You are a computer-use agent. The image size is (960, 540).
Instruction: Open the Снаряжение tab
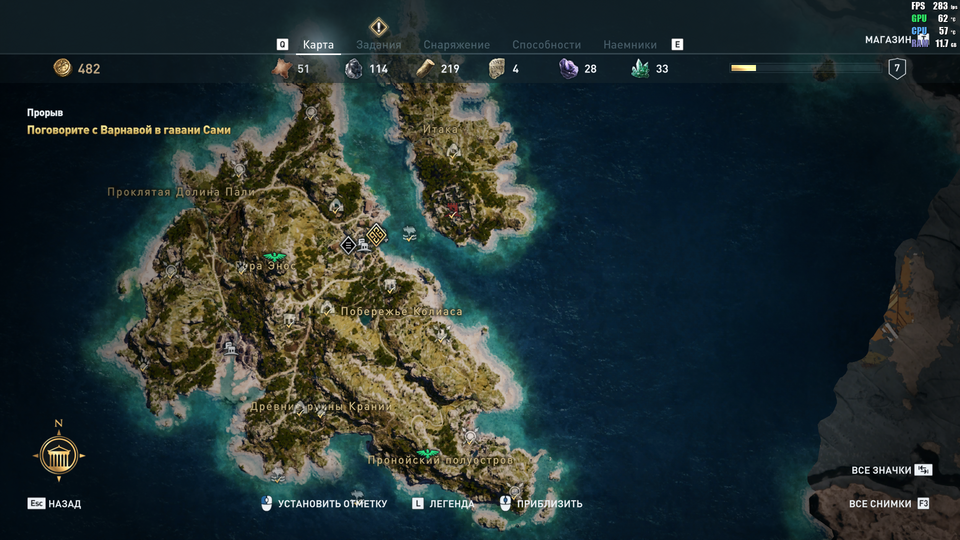[456, 45]
